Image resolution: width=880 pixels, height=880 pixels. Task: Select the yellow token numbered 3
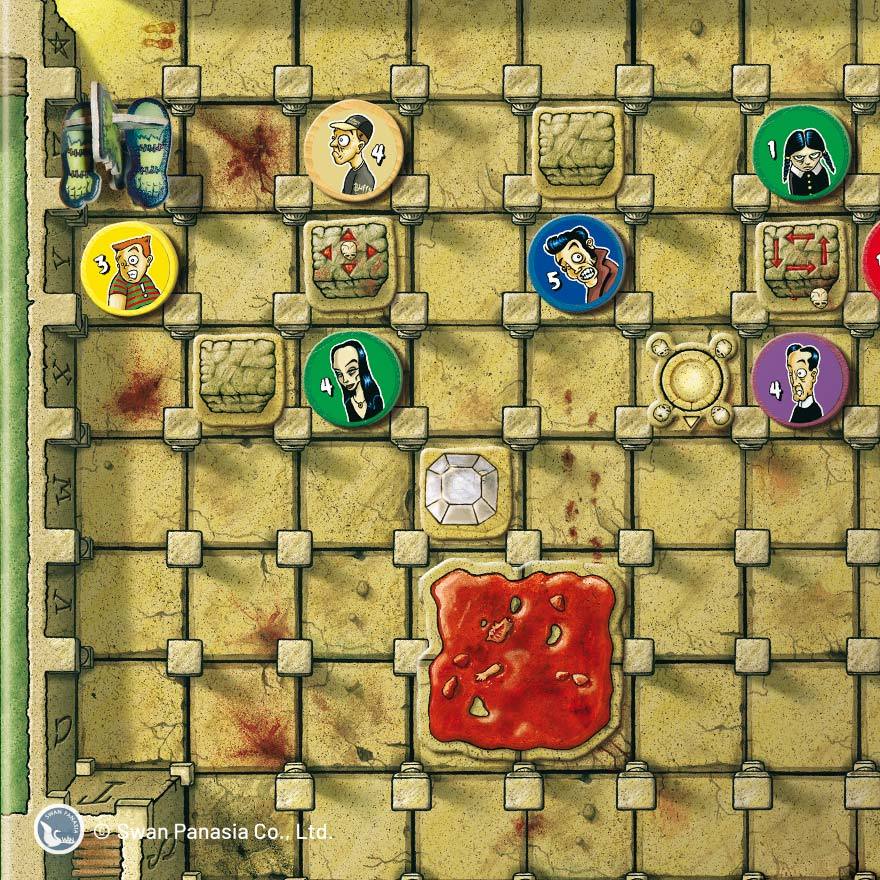click(129, 268)
